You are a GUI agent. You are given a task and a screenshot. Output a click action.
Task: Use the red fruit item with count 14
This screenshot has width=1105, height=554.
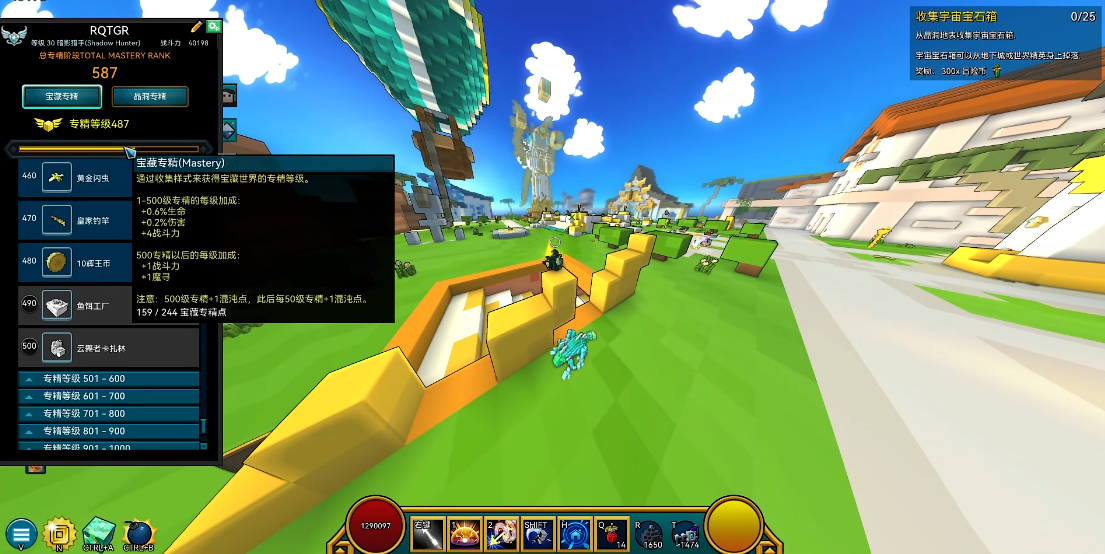coord(612,534)
